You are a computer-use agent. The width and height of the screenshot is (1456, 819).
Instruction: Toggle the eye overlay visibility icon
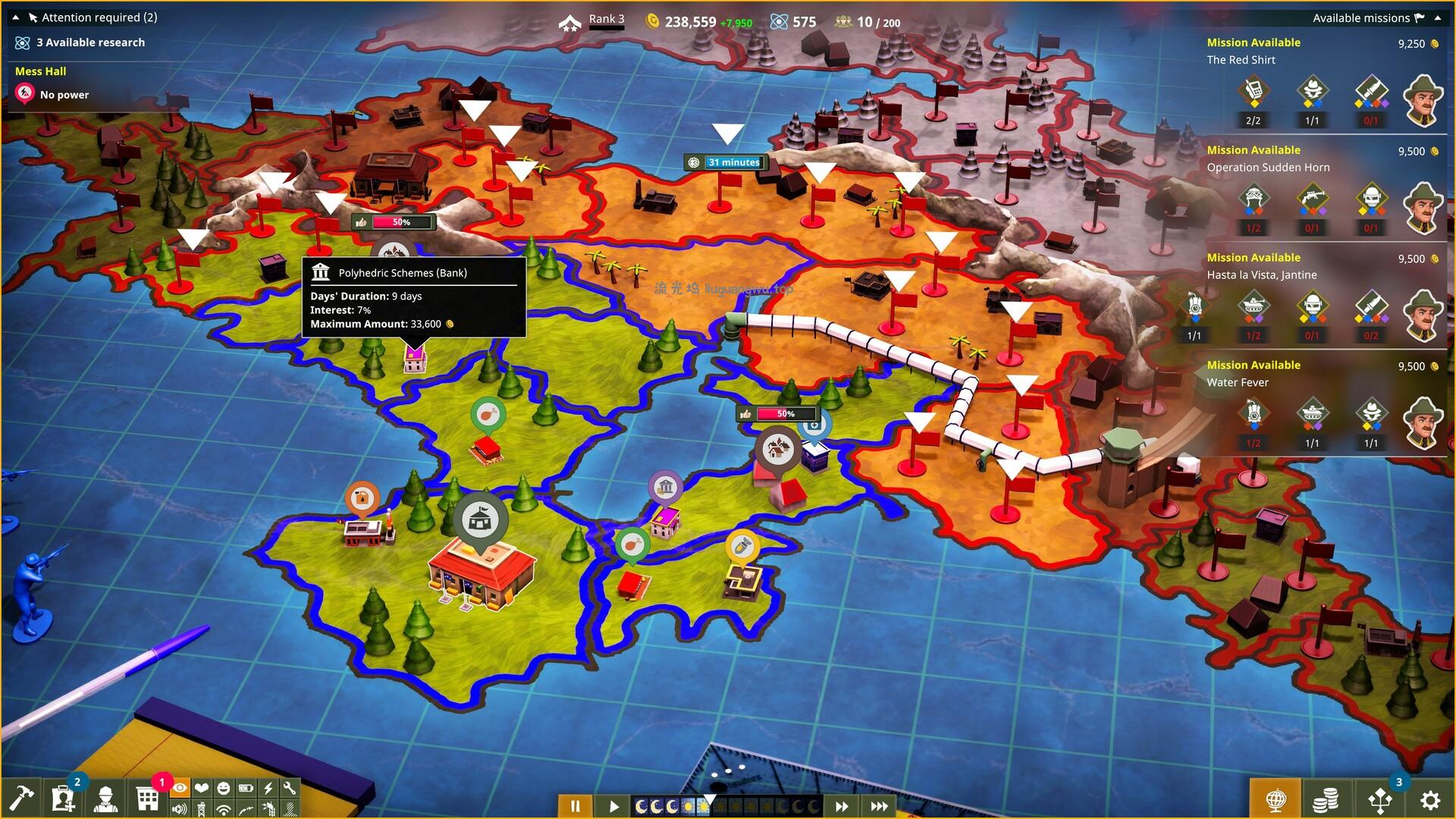pos(180,789)
